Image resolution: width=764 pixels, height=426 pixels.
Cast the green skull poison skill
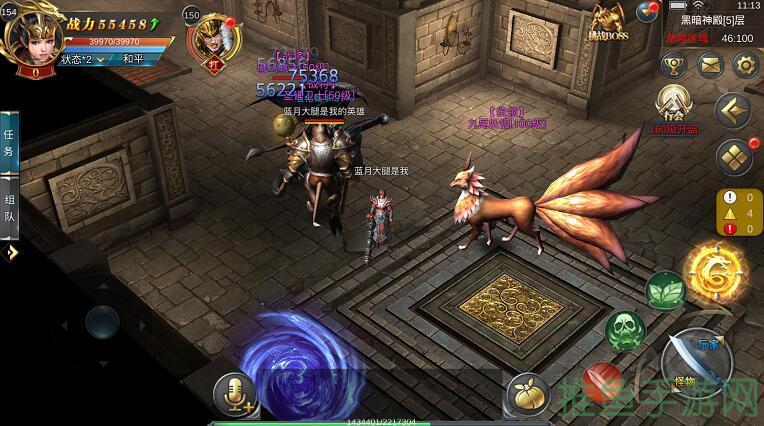pyautogui.click(x=626, y=329)
